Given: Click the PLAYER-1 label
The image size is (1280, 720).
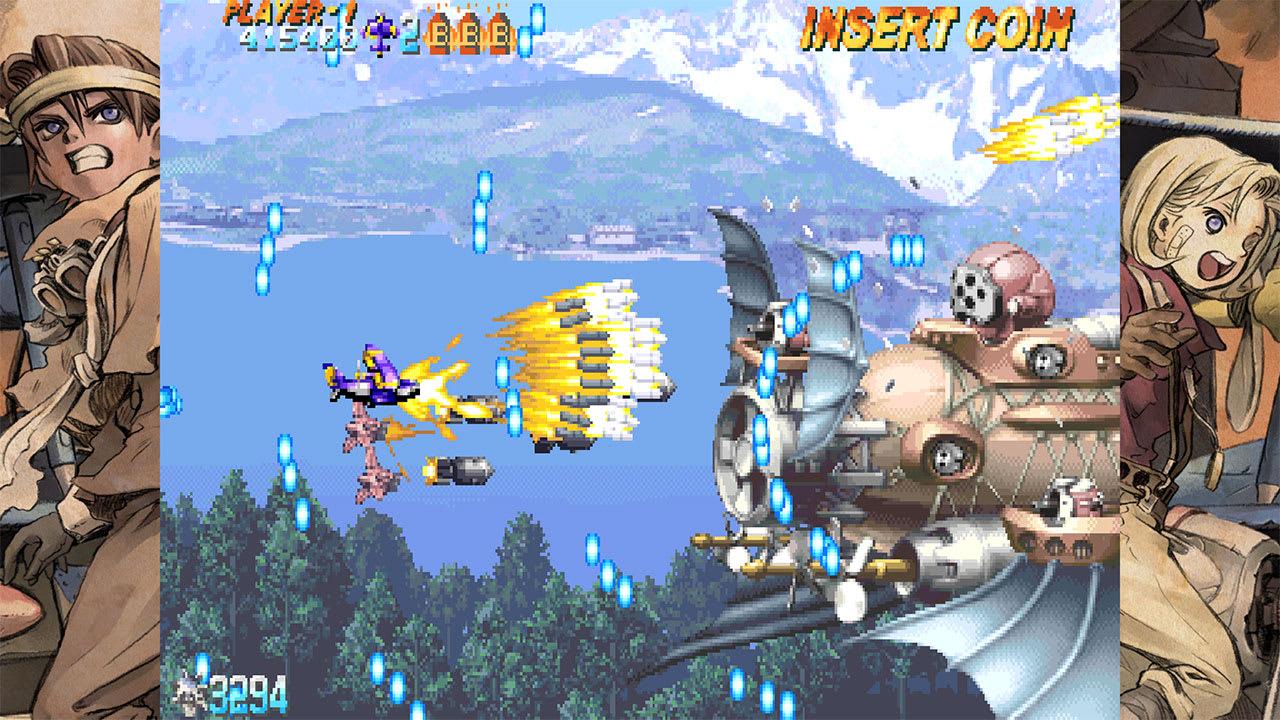Looking at the screenshot, I should tap(290, 13).
